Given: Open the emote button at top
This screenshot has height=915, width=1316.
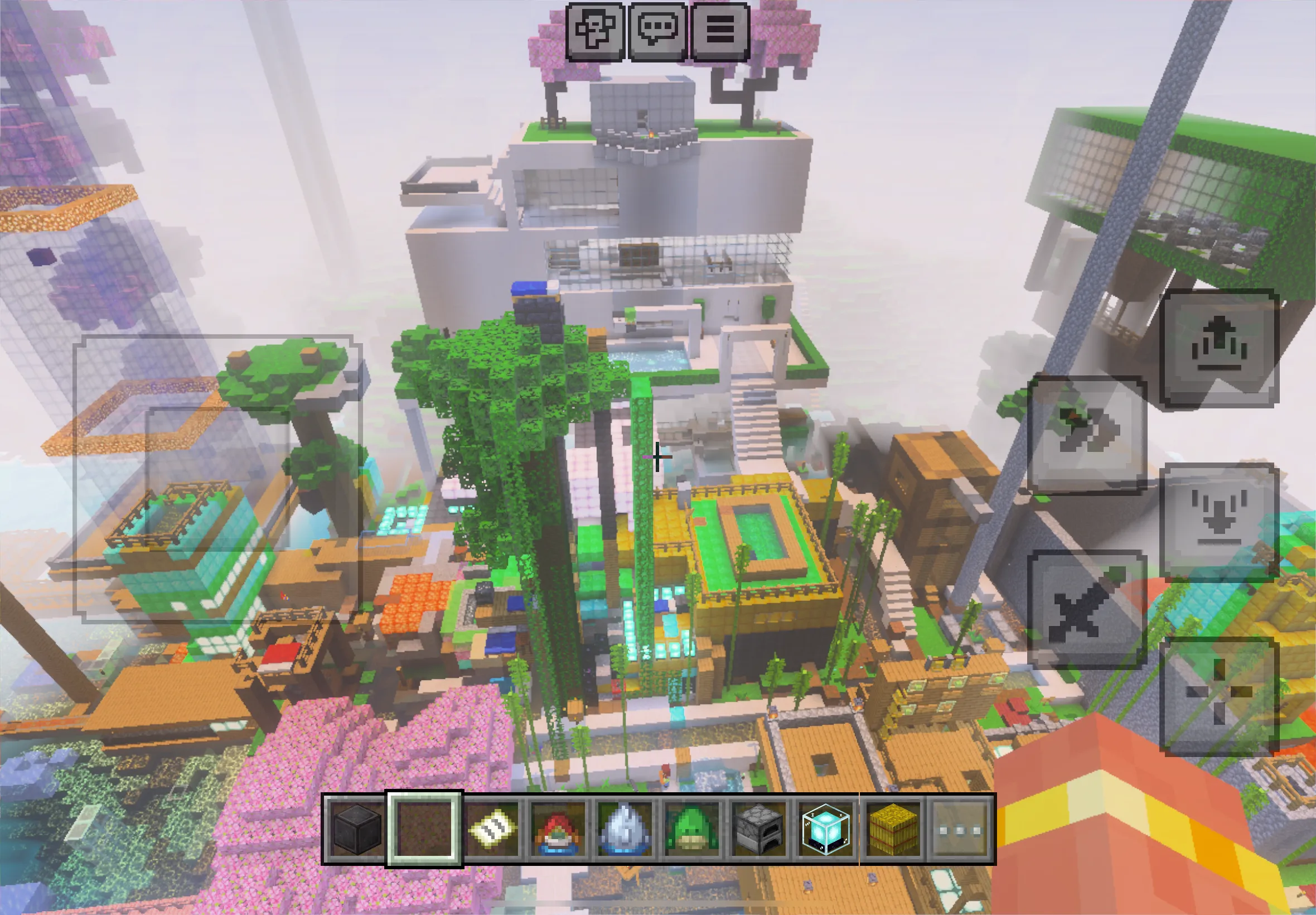Looking at the screenshot, I should 594,32.
